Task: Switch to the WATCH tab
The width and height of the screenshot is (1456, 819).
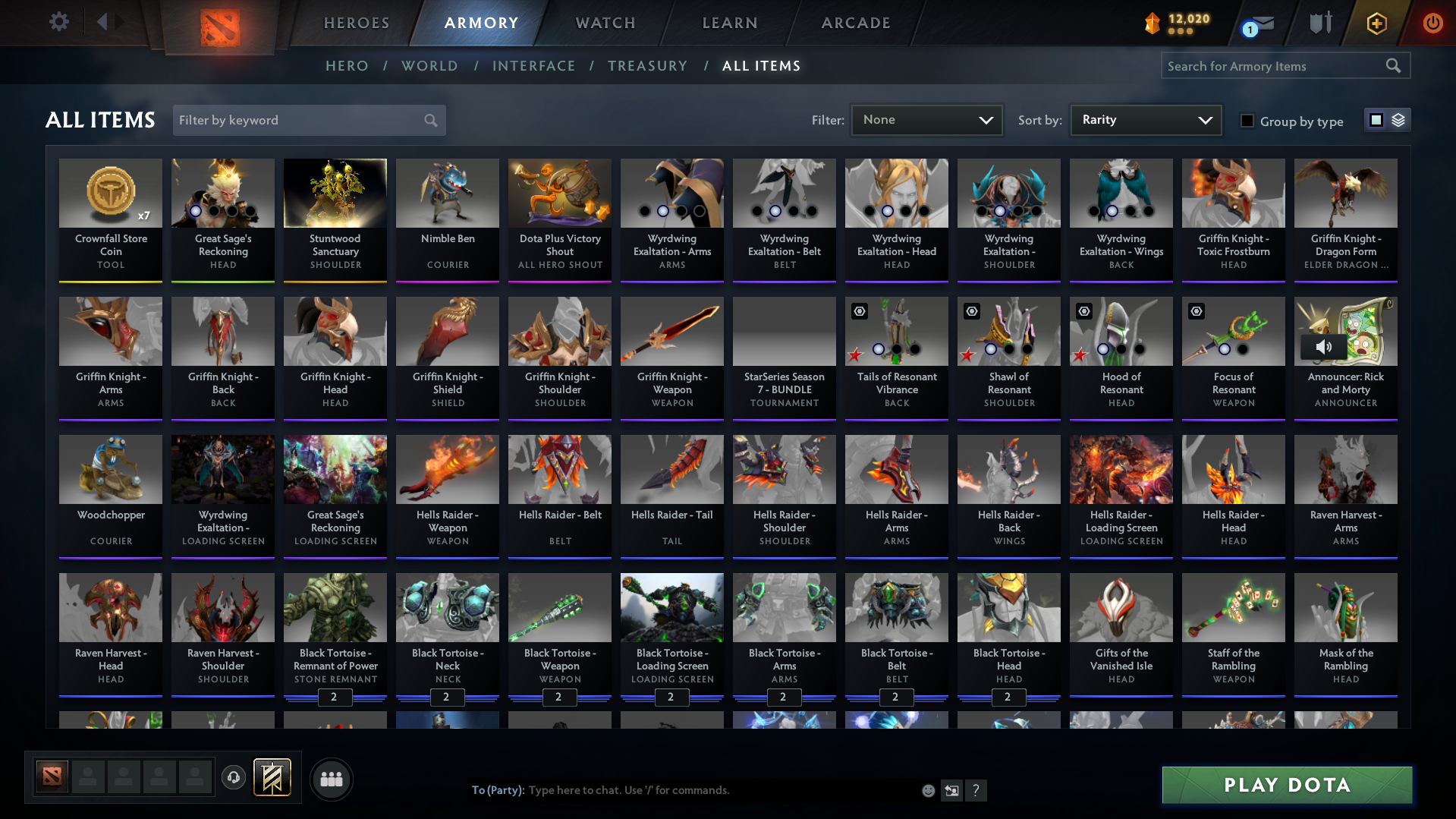Action: pyautogui.click(x=605, y=23)
